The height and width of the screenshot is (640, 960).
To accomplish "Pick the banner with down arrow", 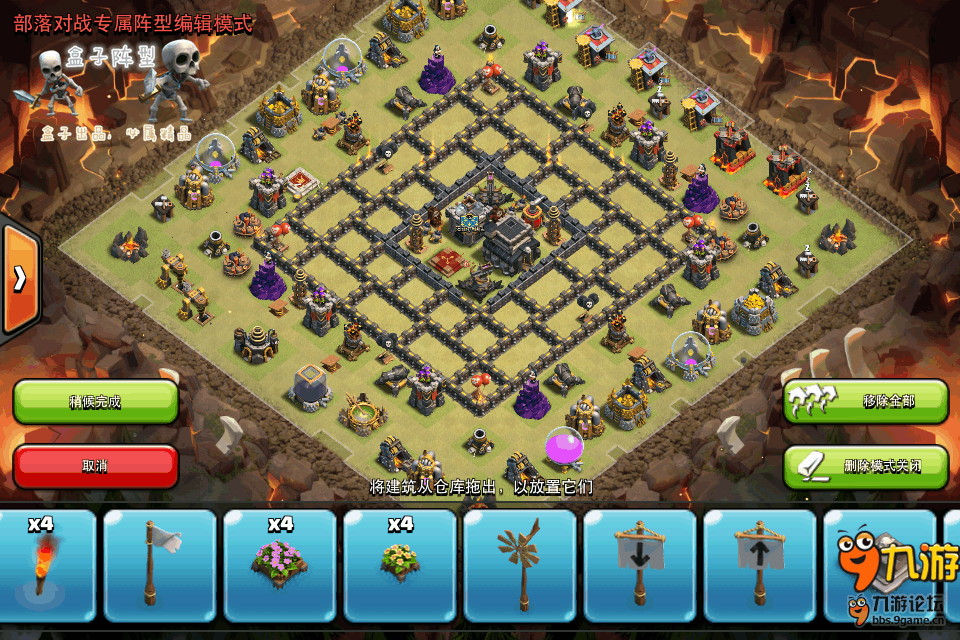I will (640, 567).
